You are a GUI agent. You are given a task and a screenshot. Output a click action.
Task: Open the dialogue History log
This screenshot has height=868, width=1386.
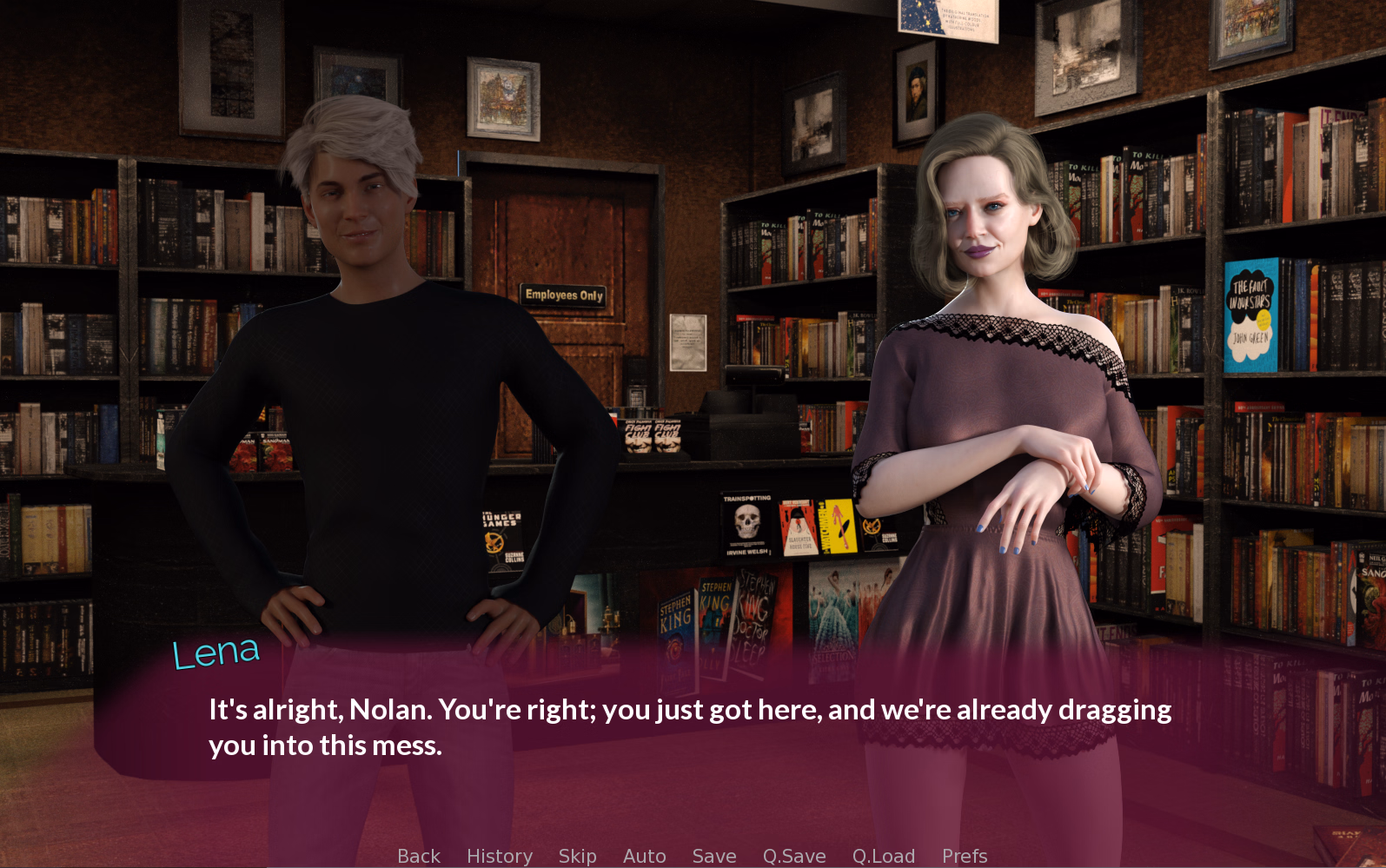500,856
